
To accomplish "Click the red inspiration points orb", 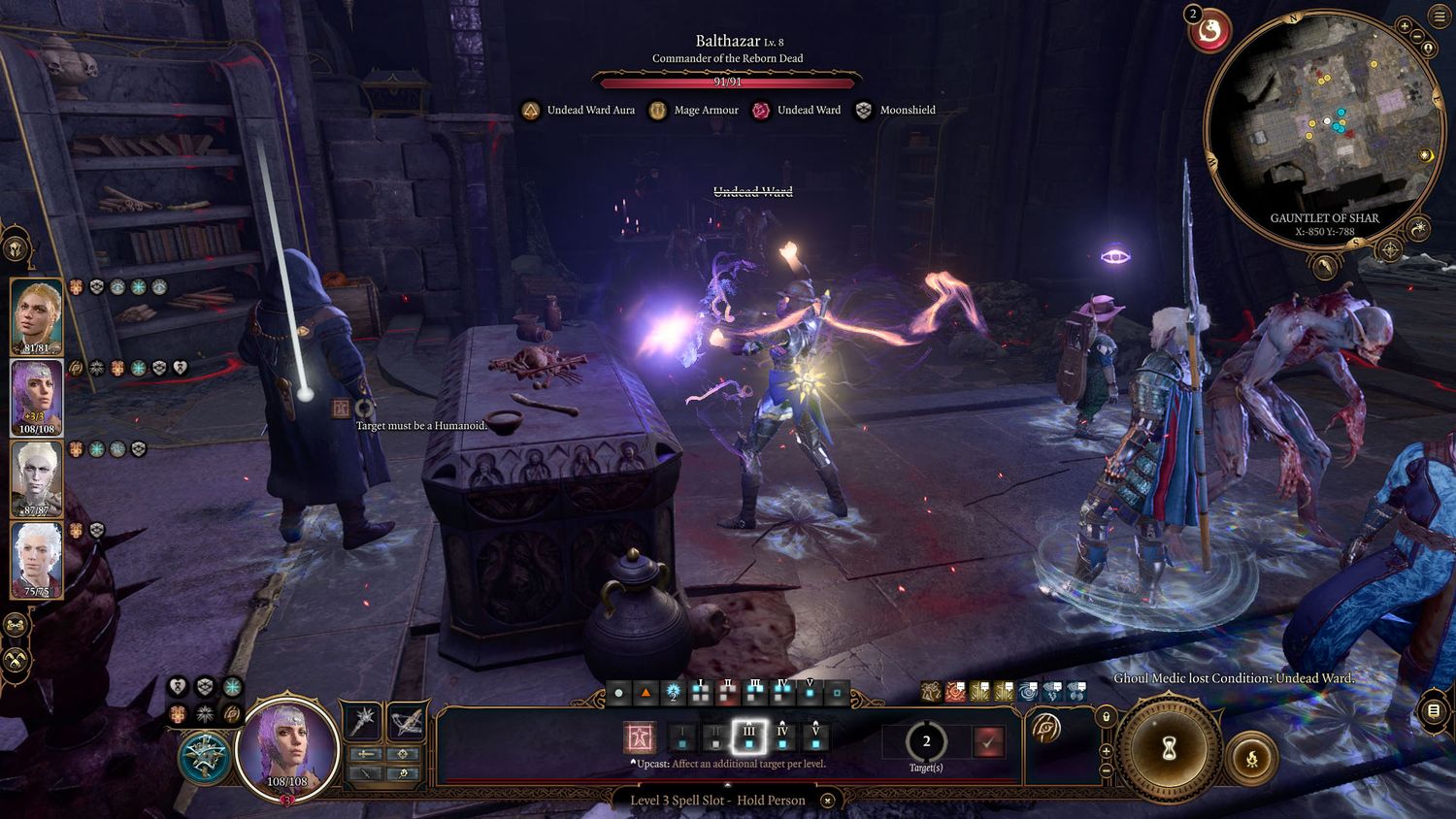I will click(1209, 31).
